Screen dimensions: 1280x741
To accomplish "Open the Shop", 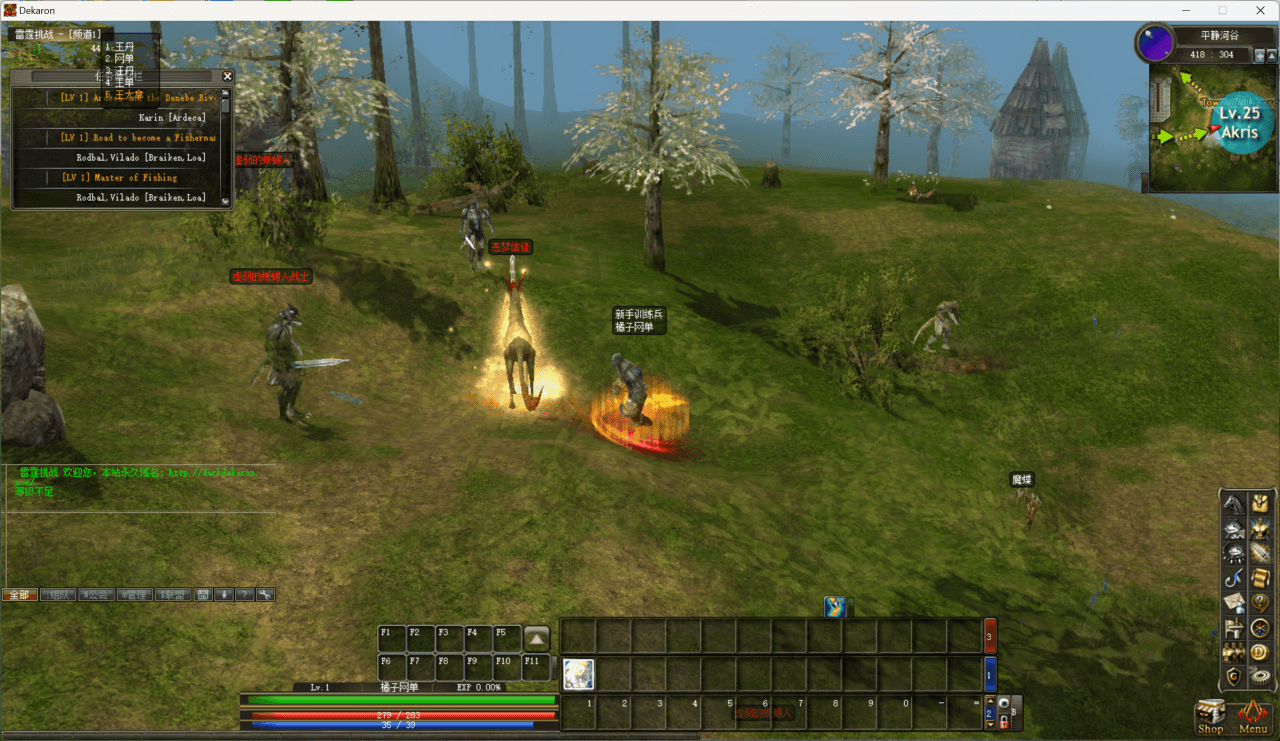I will coord(1210,715).
